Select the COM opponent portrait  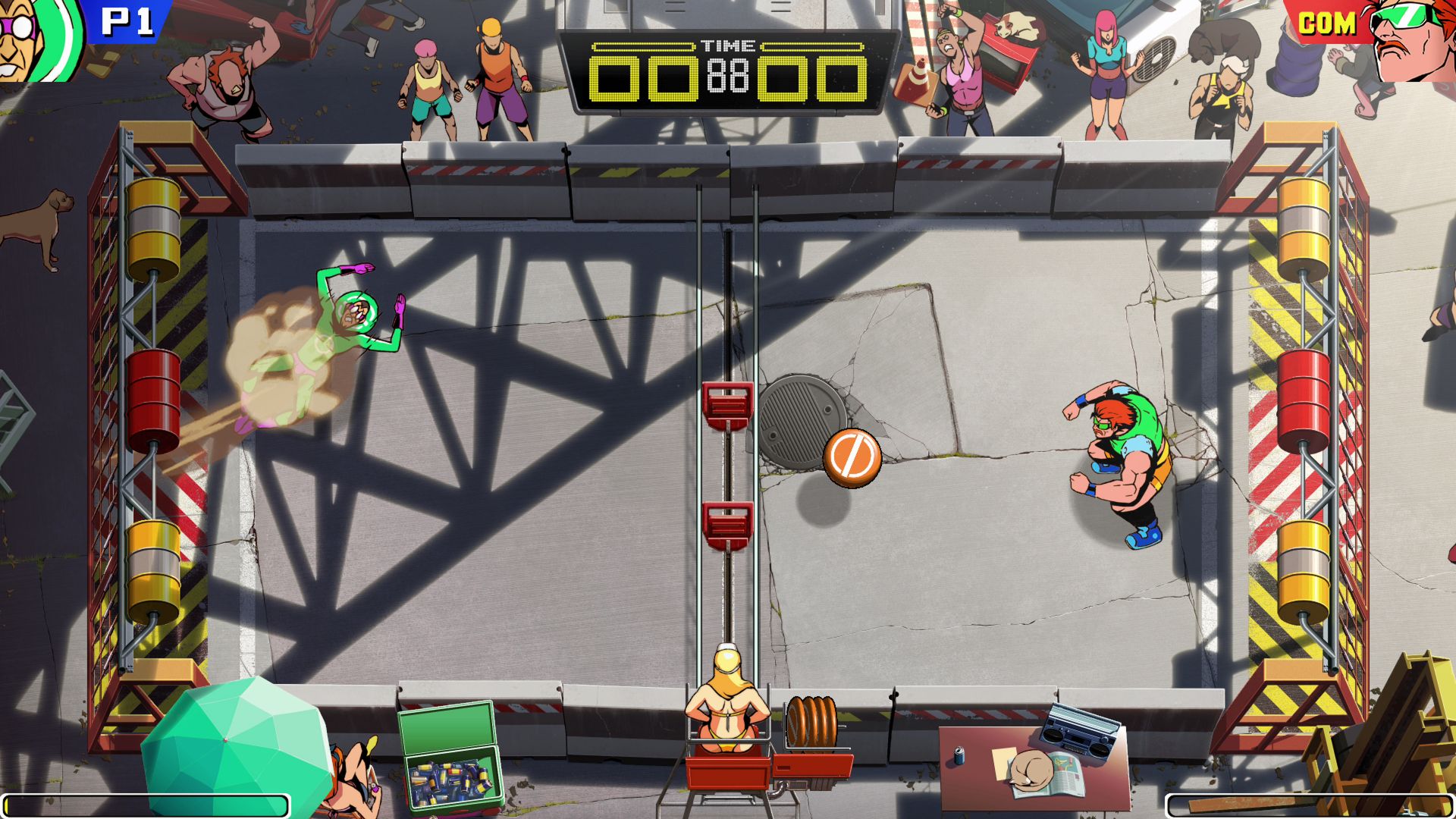1412,38
